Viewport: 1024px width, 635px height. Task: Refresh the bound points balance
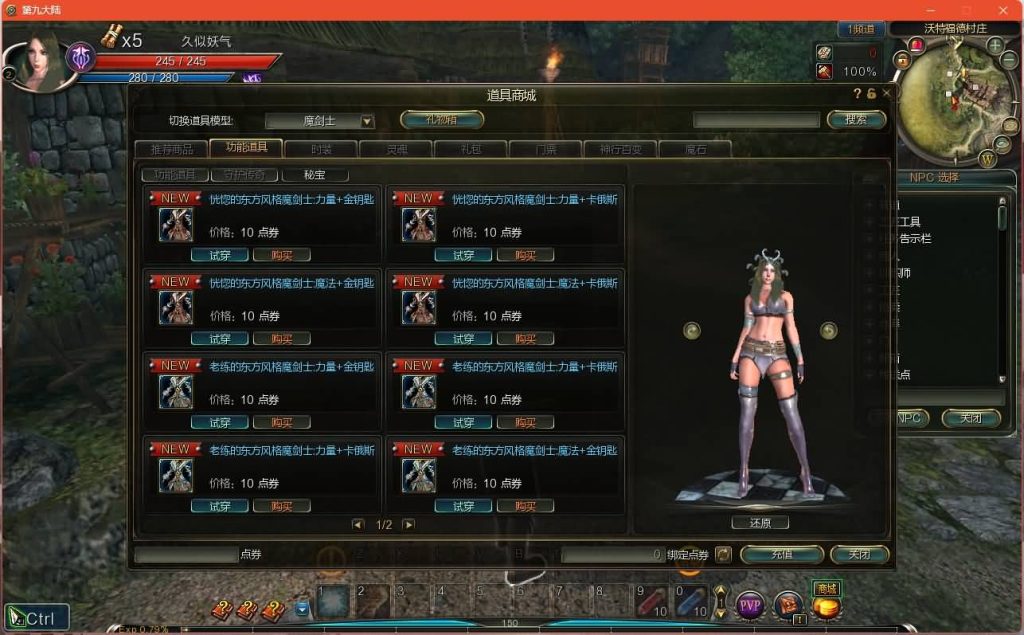[722, 554]
